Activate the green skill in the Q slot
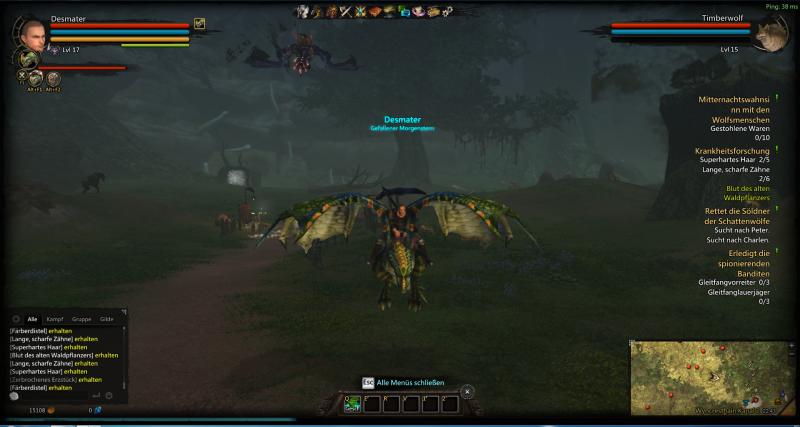Image resolution: width=800 pixels, height=427 pixels. [352, 404]
